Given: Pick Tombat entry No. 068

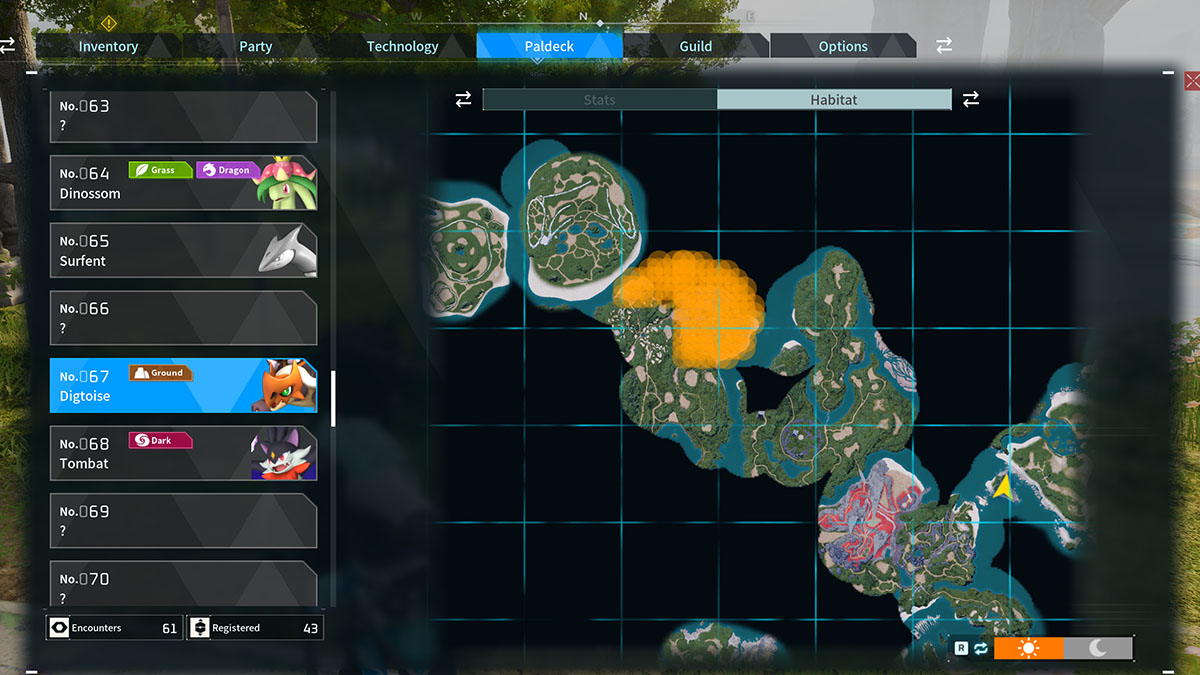Looking at the screenshot, I should pos(183,453).
